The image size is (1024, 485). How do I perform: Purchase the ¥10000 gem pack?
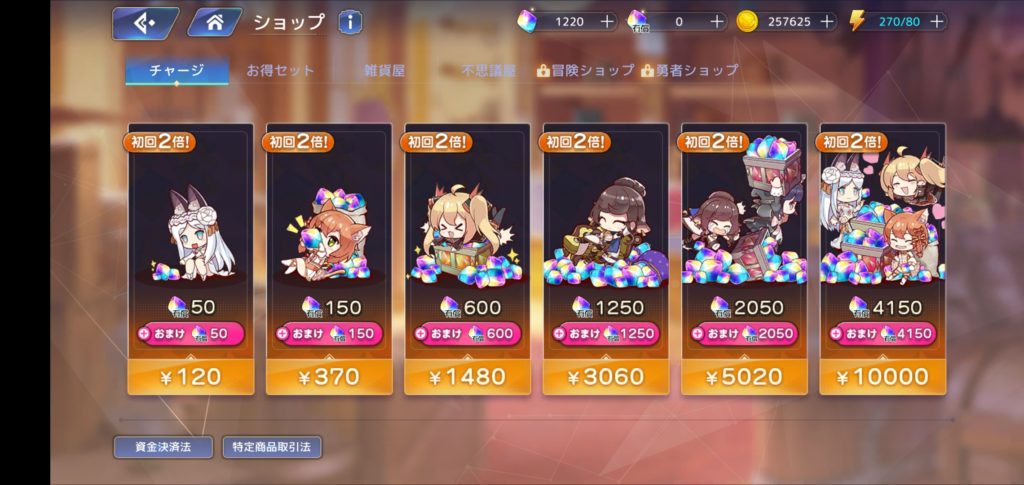[882, 376]
